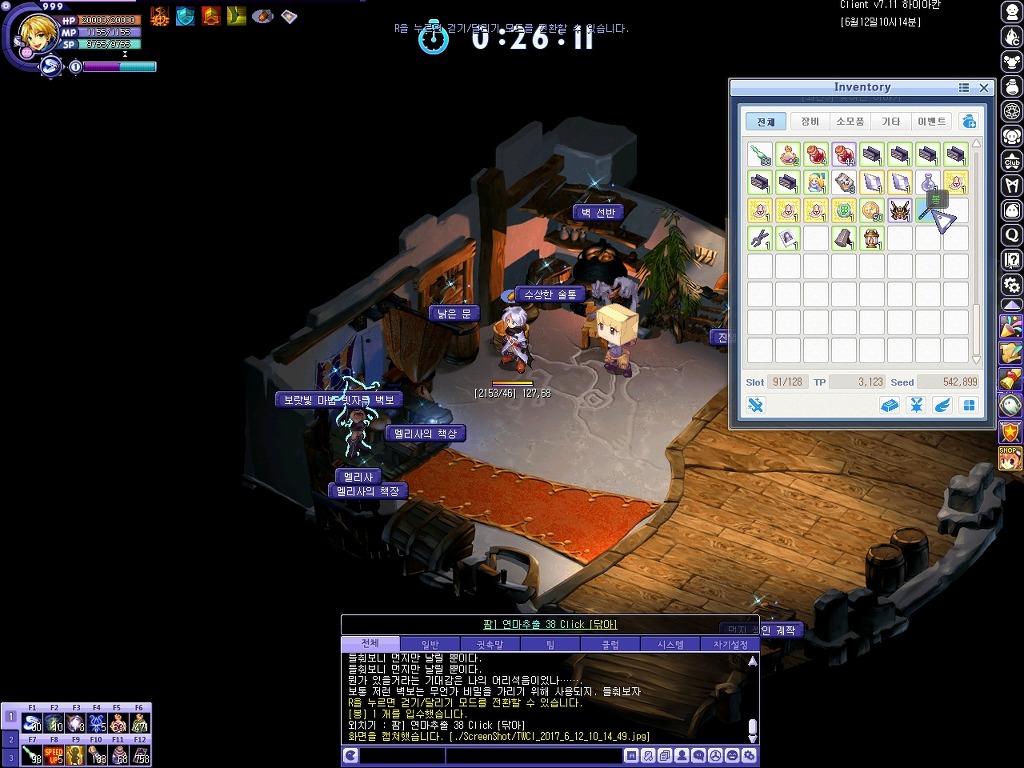1024x768 pixels.
Task: Show the 이벤트 inventory tab
Action: tap(930, 121)
